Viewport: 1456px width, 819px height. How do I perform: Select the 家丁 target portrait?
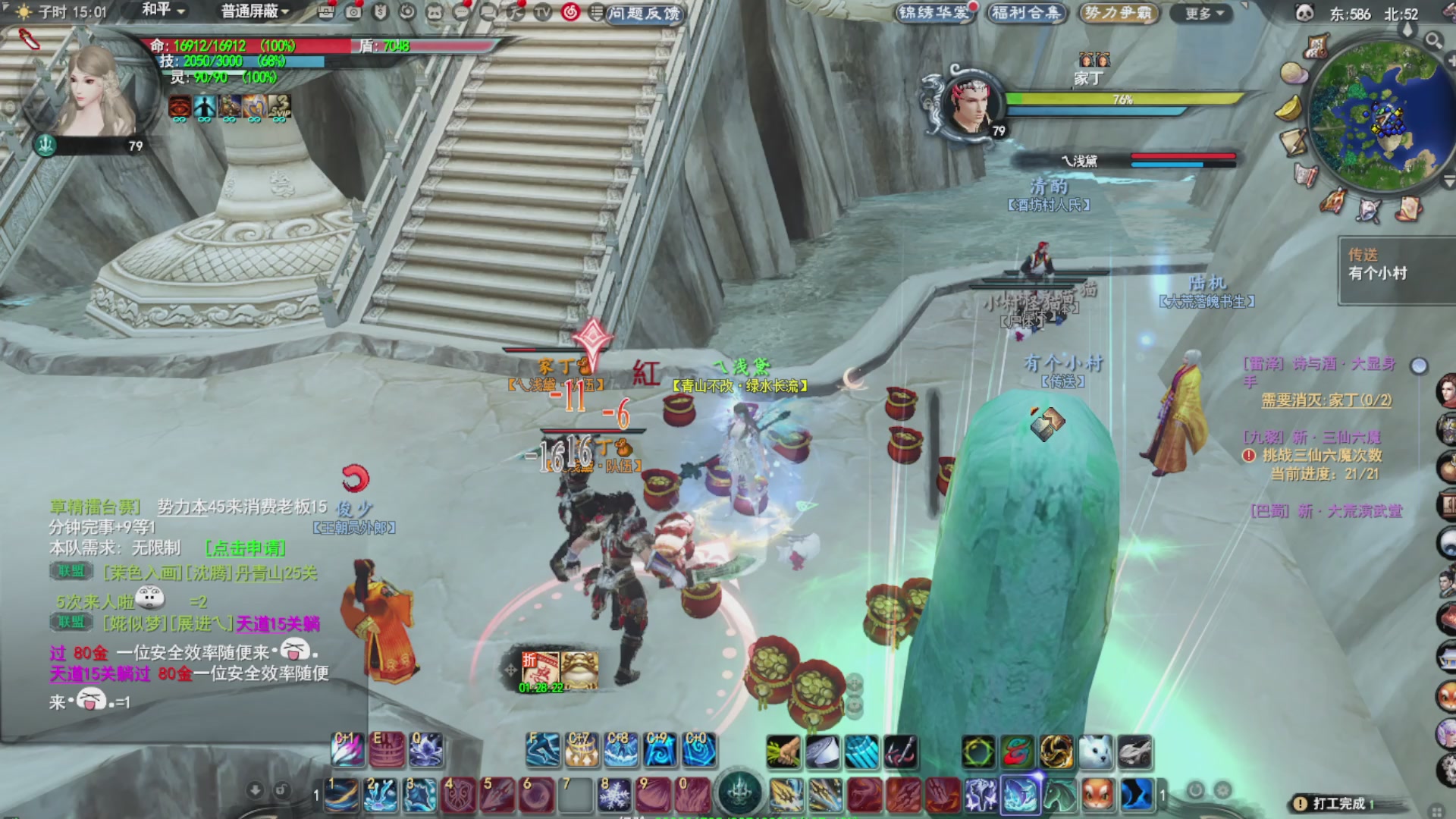pyautogui.click(x=971, y=106)
